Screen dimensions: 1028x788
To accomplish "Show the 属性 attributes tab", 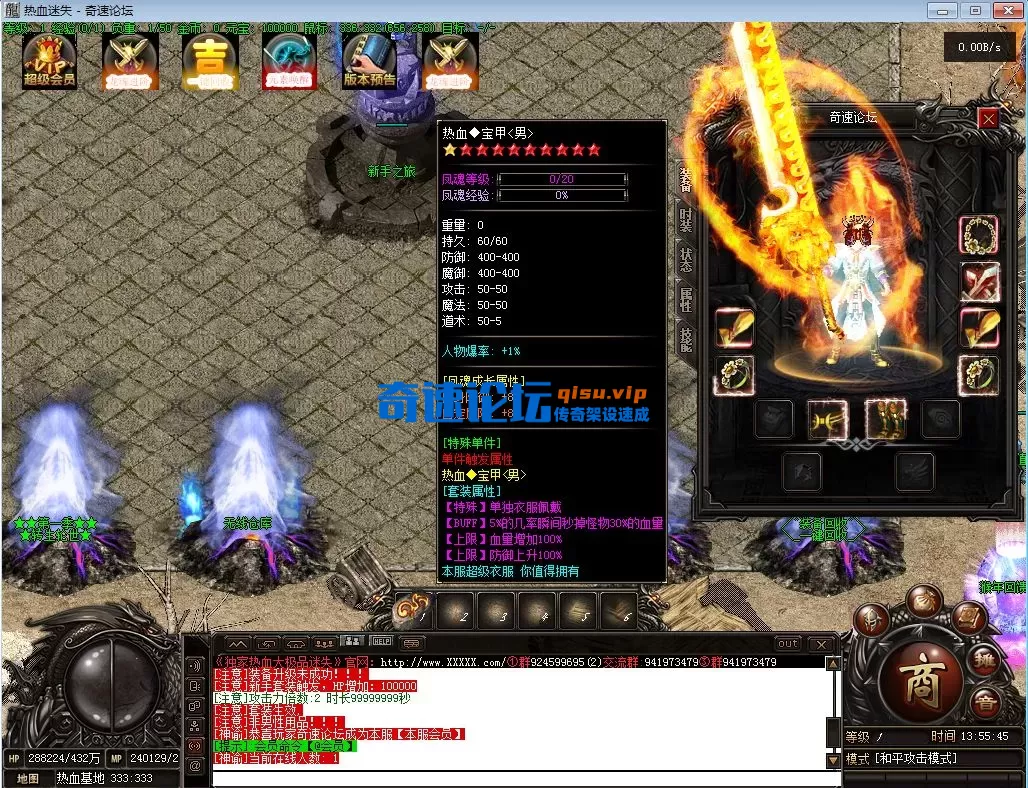I will (686, 299).
